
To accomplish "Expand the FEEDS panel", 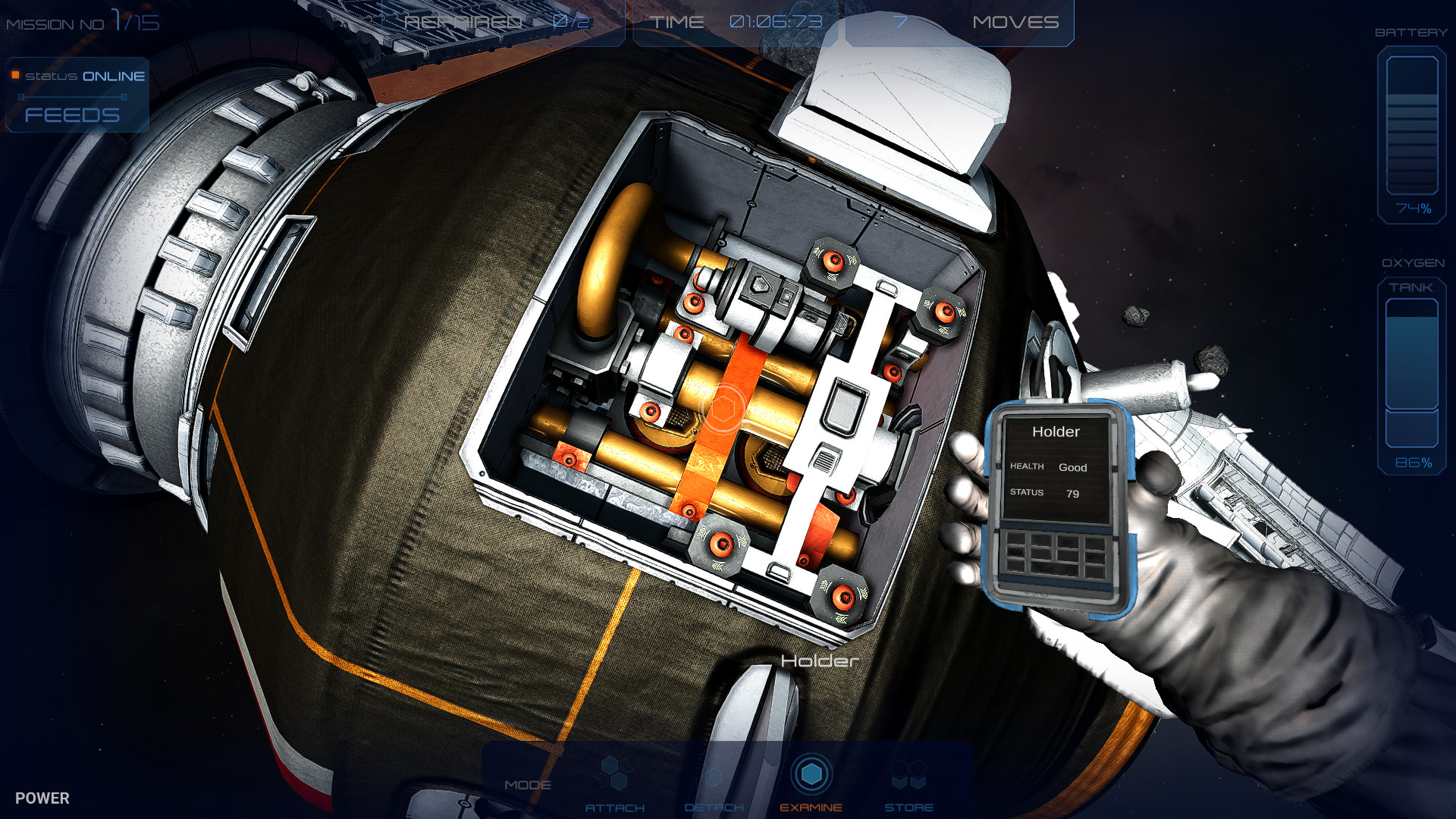I will click(x=72, y=115).
